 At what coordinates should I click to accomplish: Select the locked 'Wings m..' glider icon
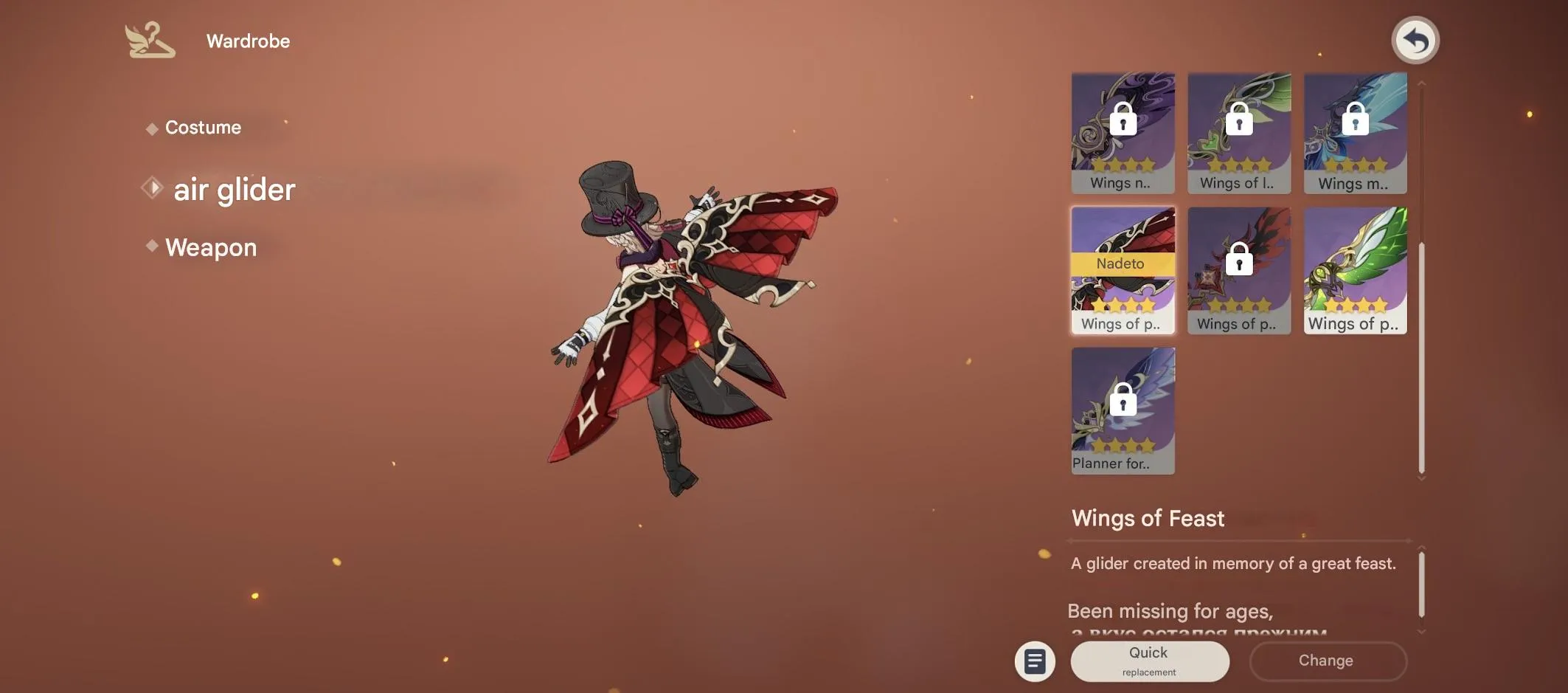pos(1354,133)
